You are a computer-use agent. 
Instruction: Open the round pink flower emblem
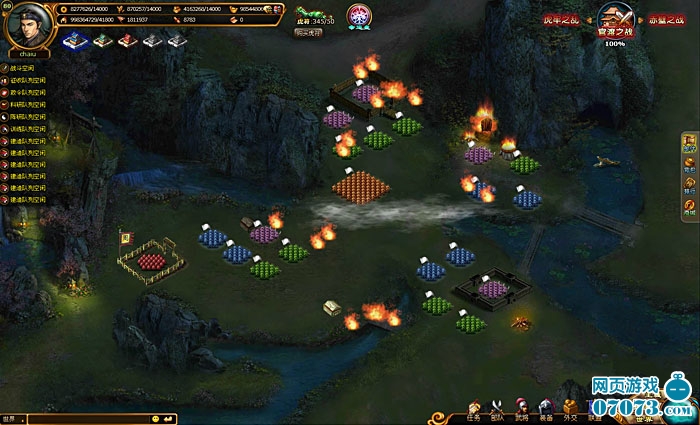358,15
